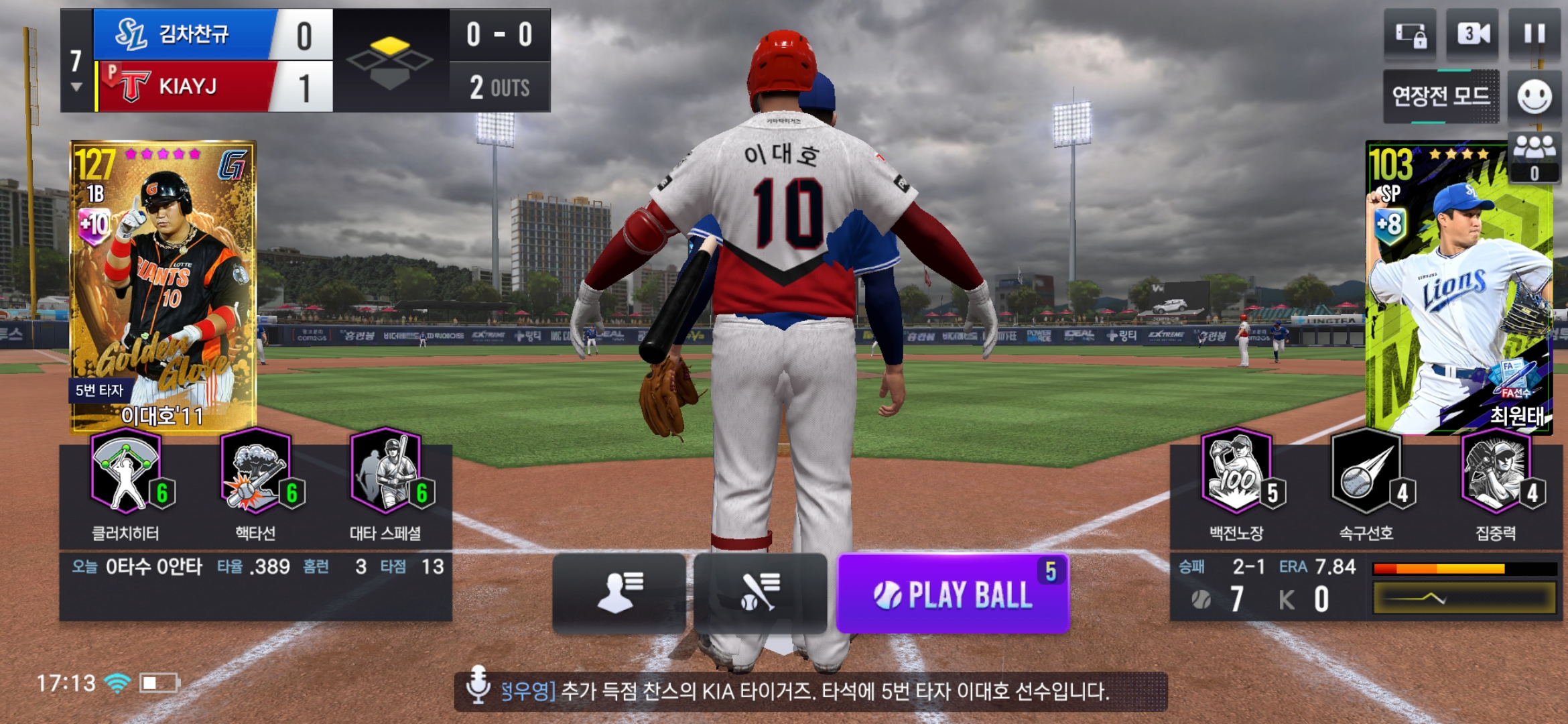Open the batting strategy button

coord(761,593)
